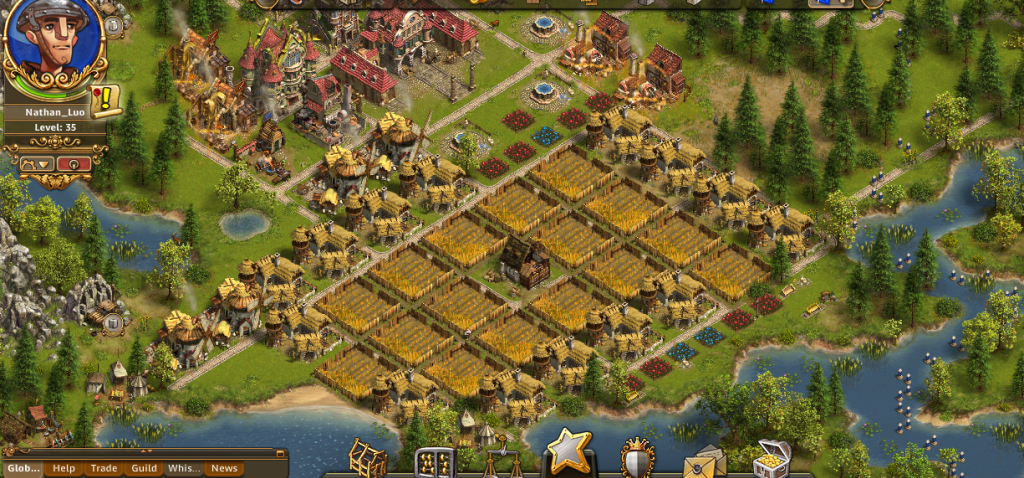
Task: Switch to the Global chat tab
Action: (x=24, y=468)
